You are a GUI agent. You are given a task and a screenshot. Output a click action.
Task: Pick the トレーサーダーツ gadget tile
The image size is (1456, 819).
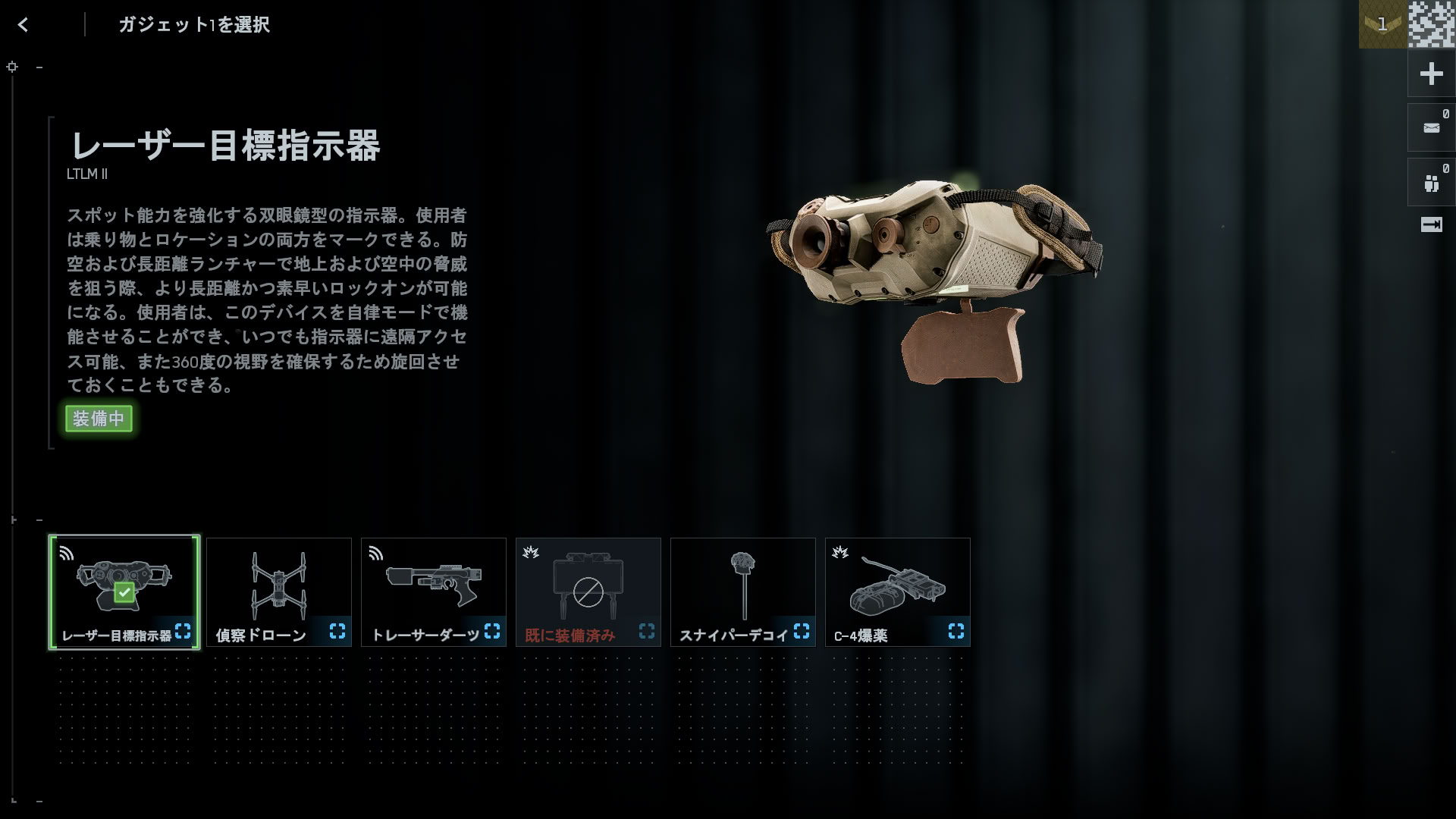pos(434,591)
